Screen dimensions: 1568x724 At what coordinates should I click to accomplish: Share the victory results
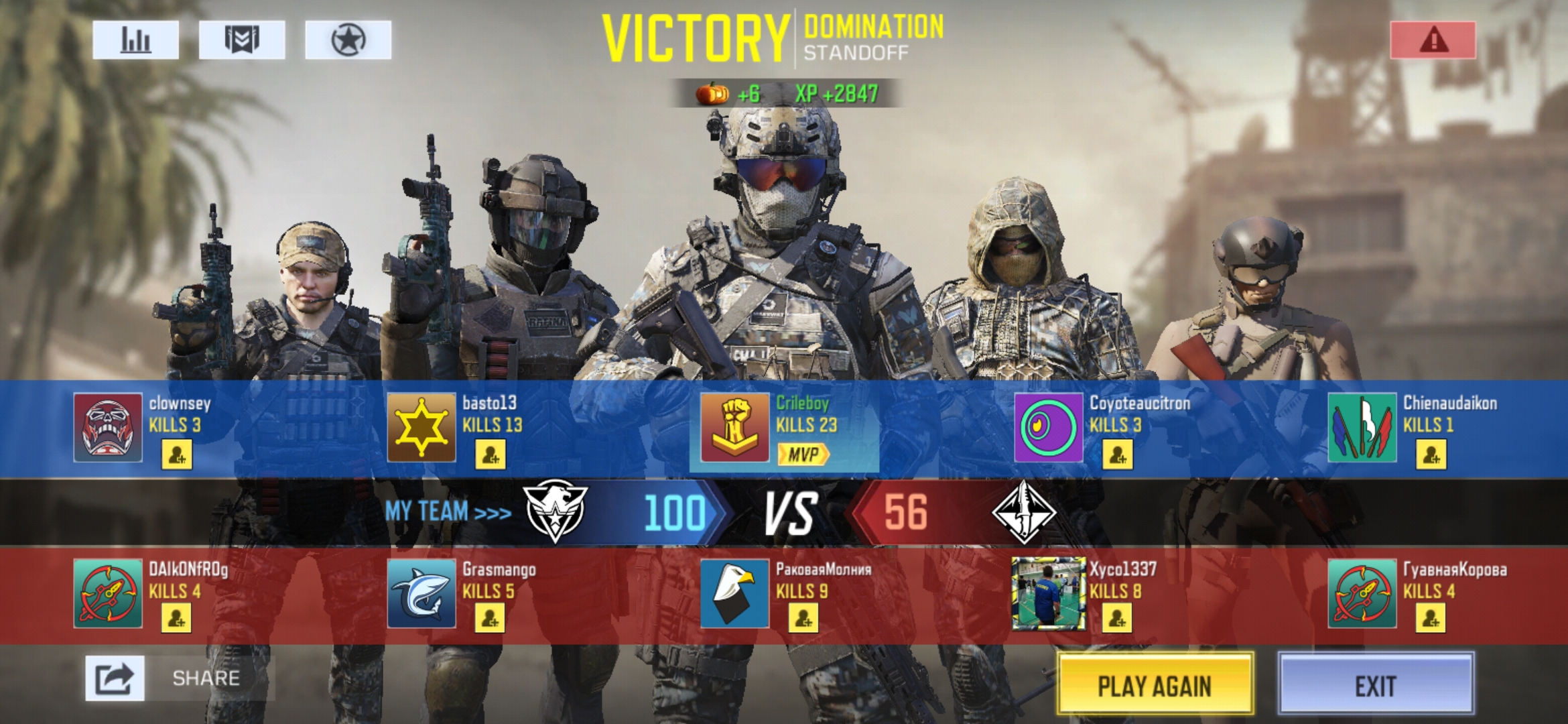click(115, 678)
